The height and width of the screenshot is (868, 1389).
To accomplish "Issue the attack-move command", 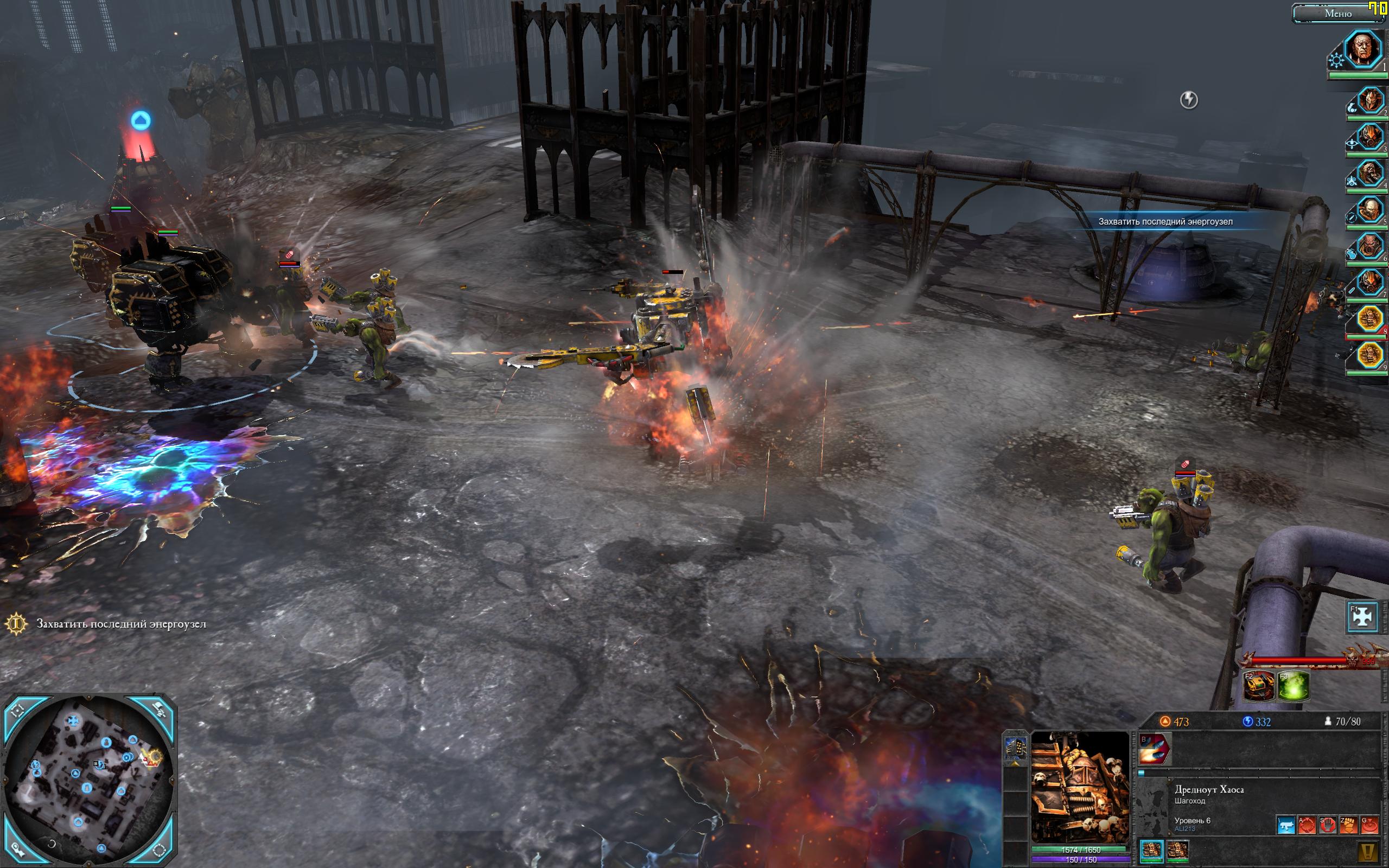I will [1307, 826].
